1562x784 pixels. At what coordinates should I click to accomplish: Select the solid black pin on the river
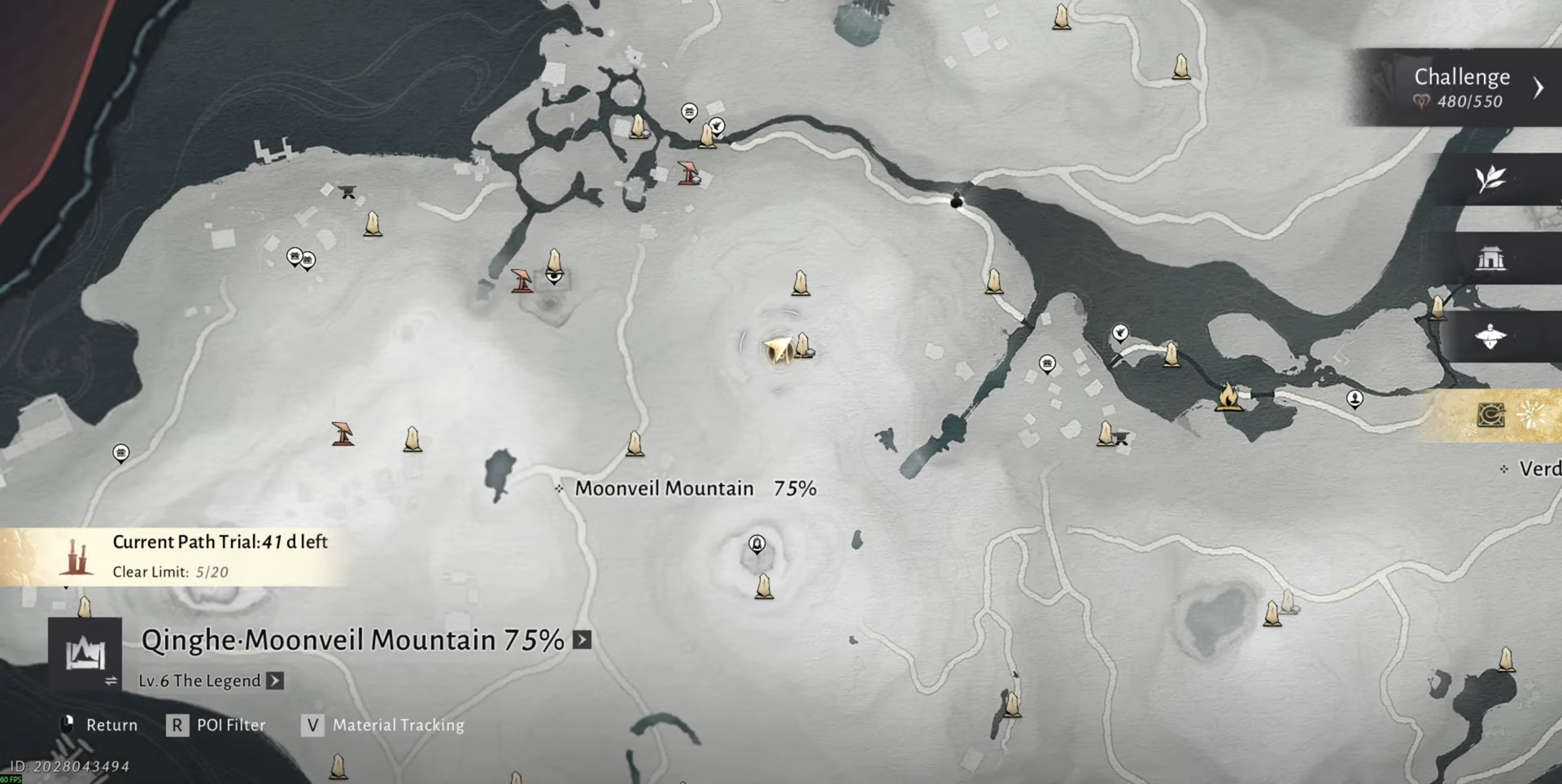[957, 199]
